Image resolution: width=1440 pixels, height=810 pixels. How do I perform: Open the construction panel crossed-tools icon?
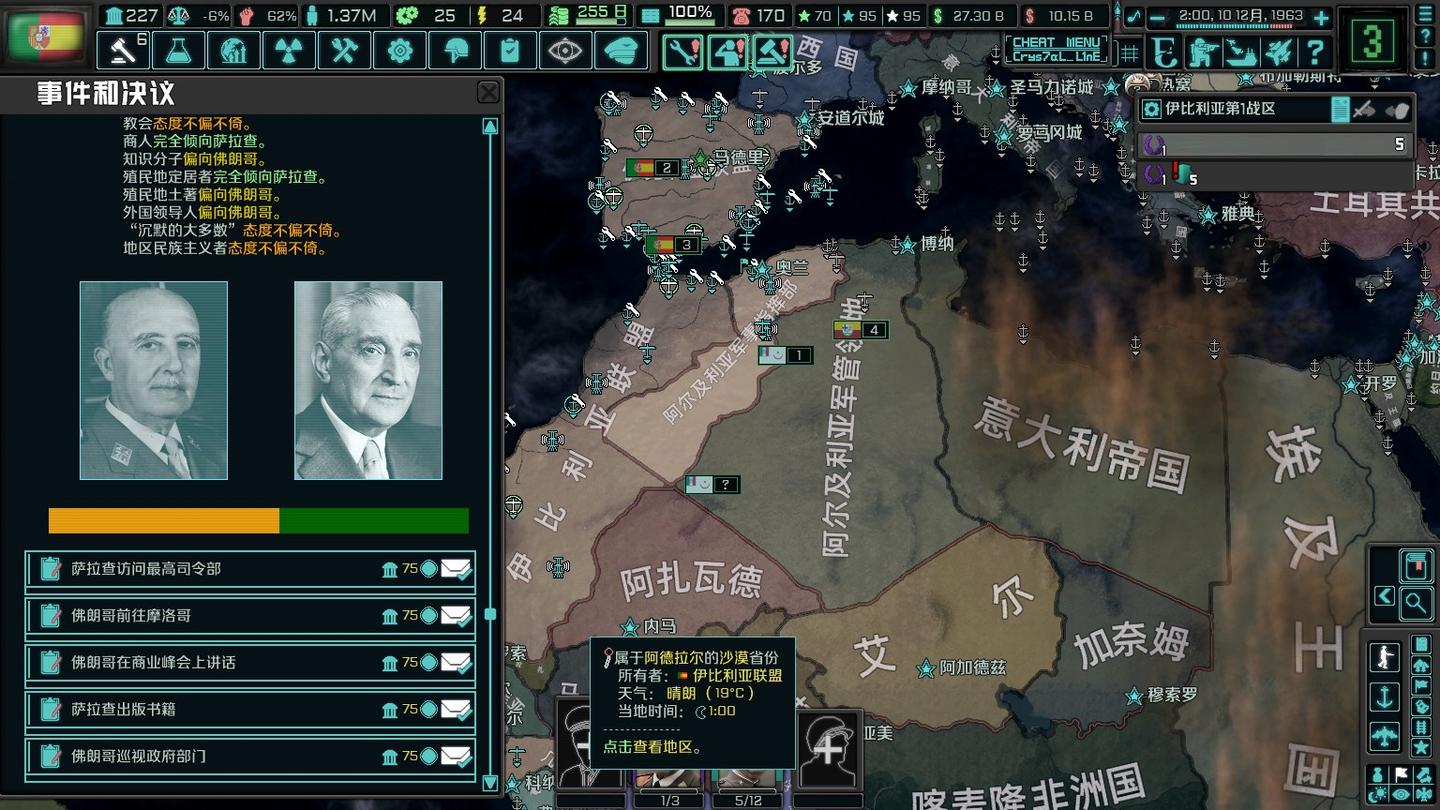[344, 50]
